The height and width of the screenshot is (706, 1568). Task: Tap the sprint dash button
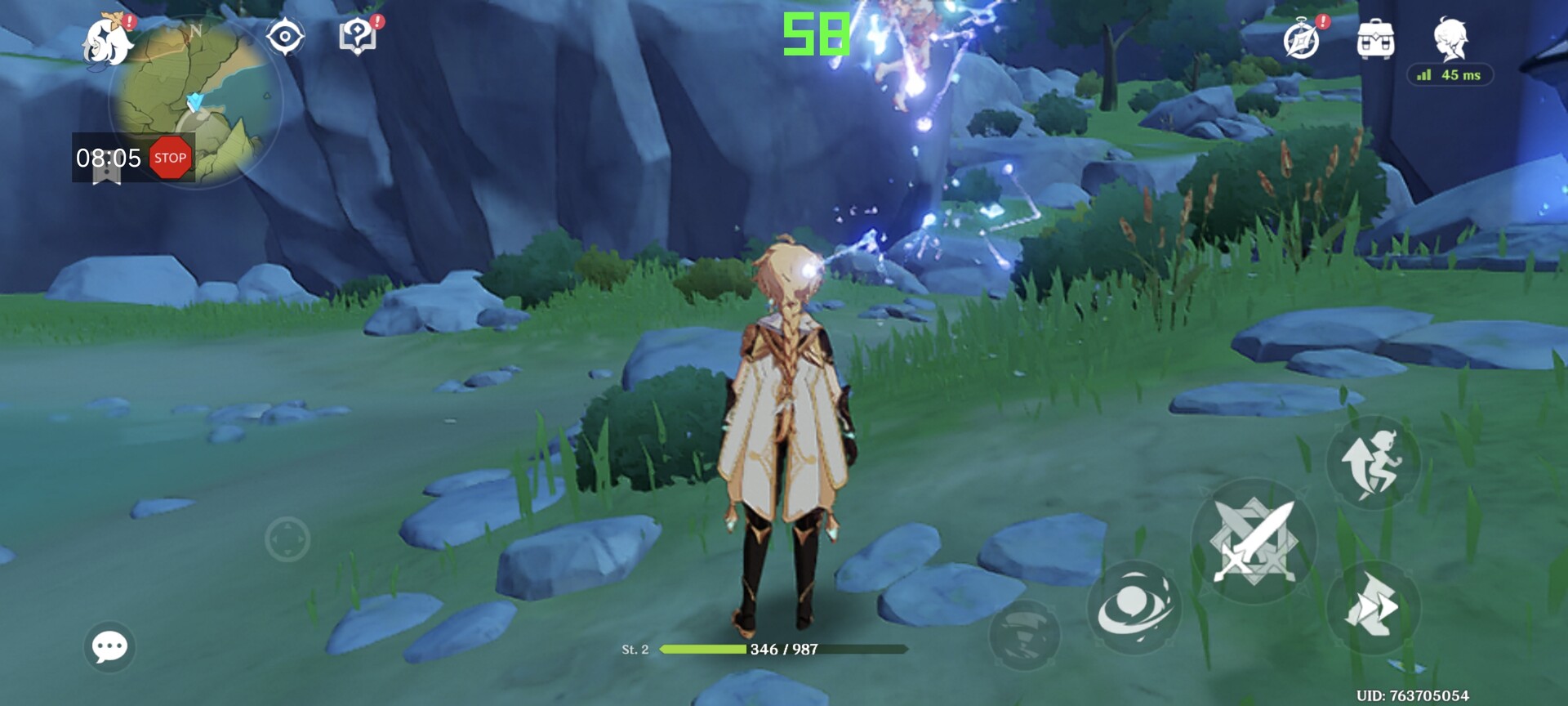(1372, 606)
